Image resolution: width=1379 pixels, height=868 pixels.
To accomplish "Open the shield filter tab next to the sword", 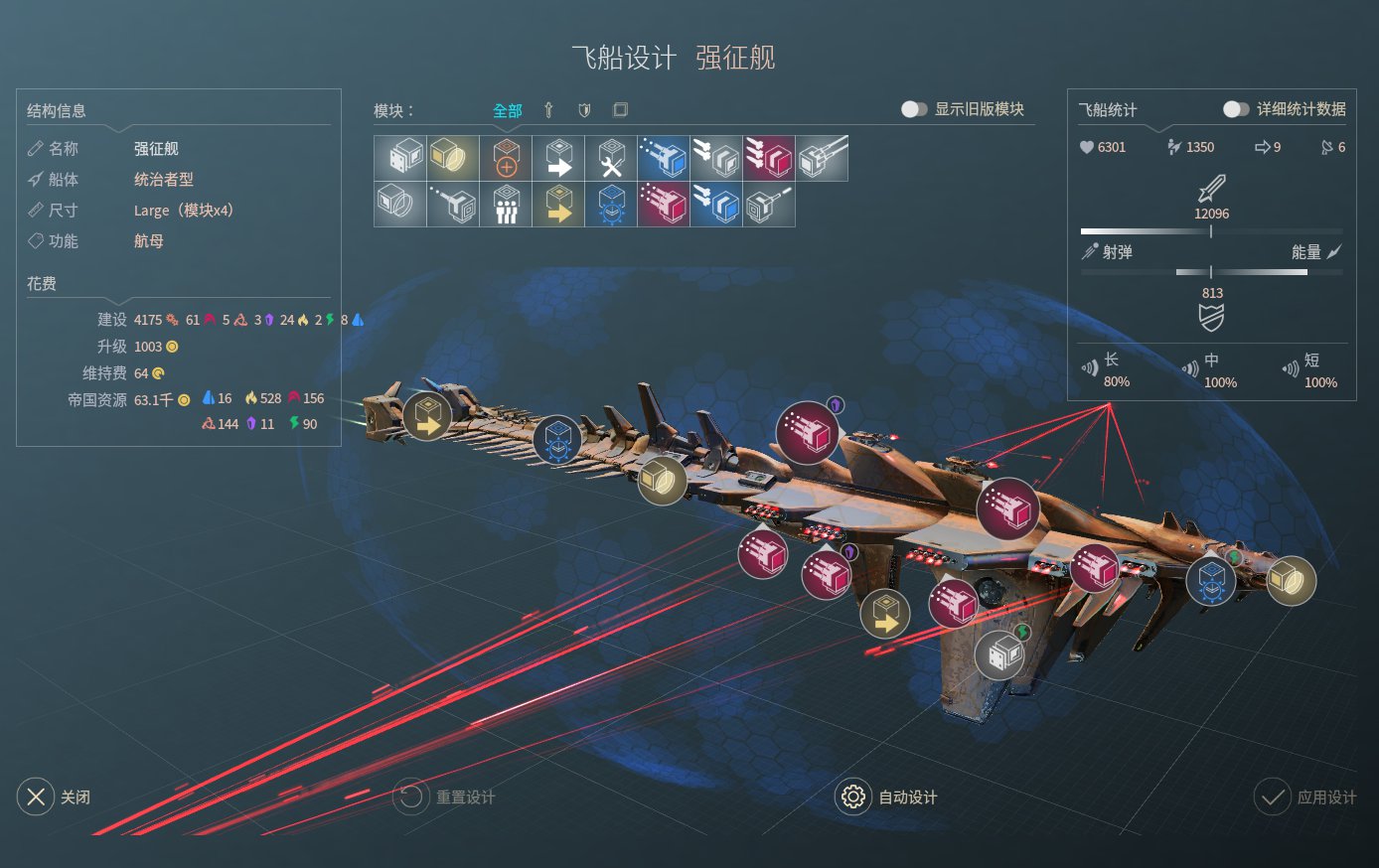I will [584, 110].
